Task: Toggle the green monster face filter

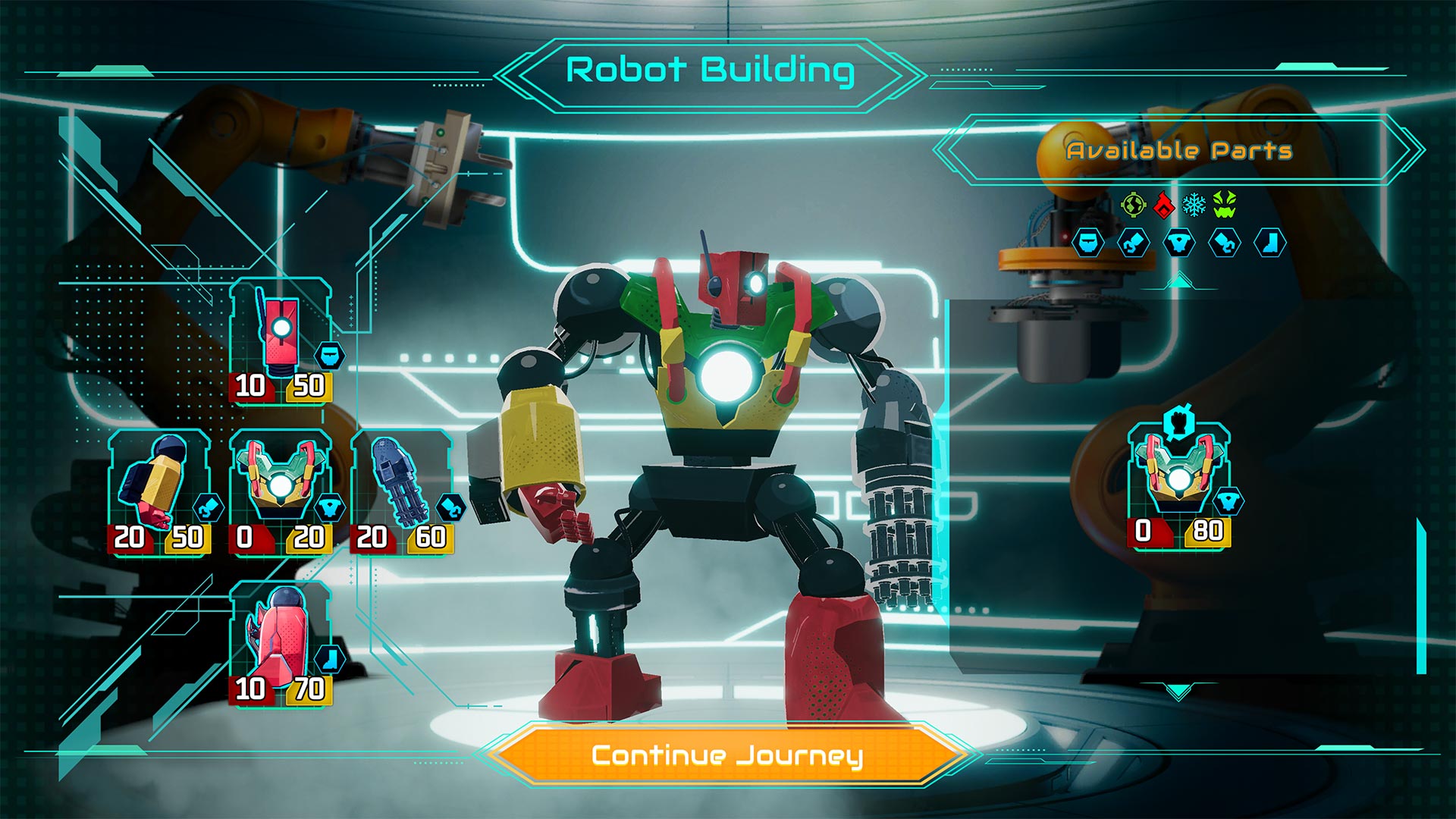Action: 1225,204
